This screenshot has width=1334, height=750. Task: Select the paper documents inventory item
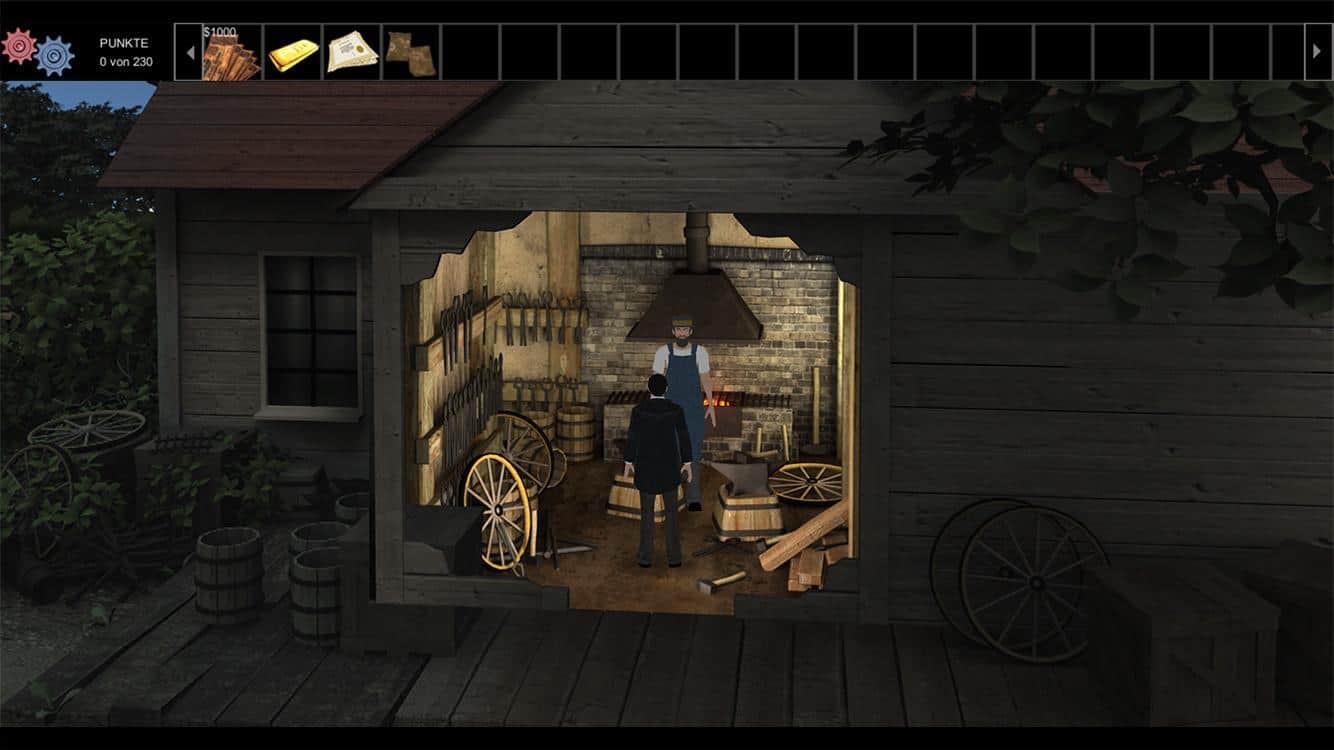point(352,52)
